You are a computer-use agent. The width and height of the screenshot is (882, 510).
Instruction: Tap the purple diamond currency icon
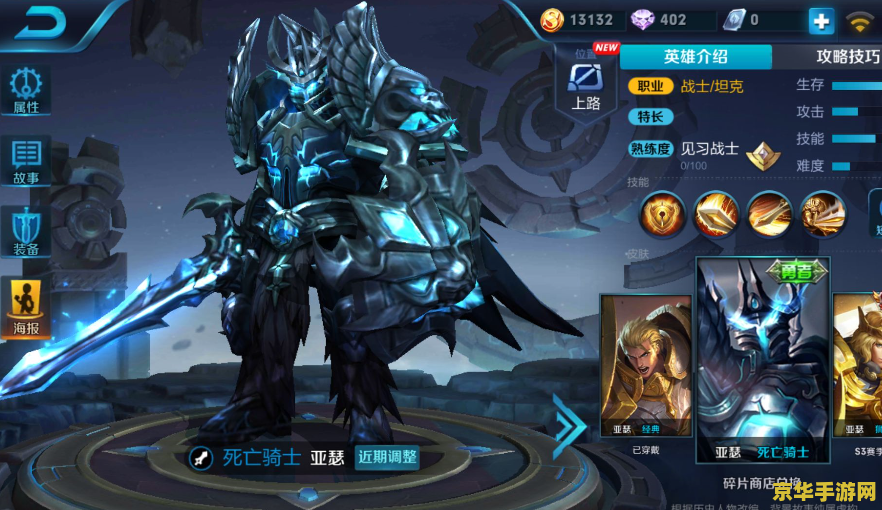click(x=643, y=20)
